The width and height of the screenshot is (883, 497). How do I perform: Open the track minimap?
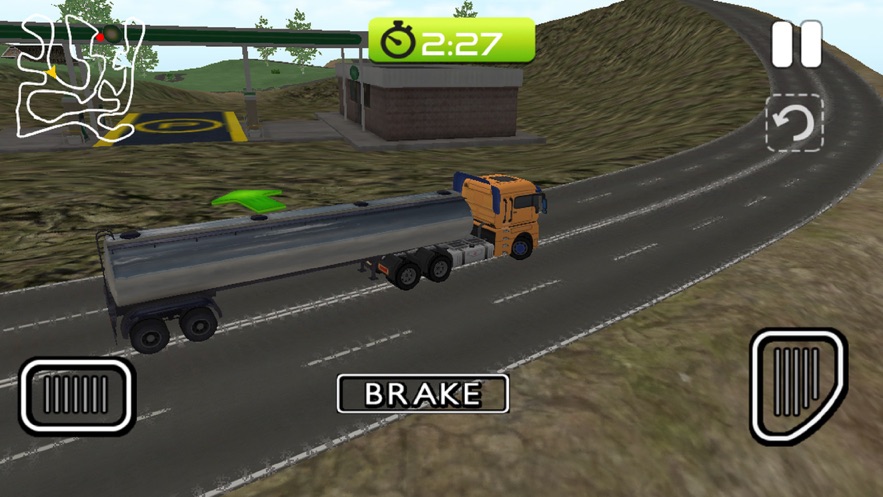78,78
